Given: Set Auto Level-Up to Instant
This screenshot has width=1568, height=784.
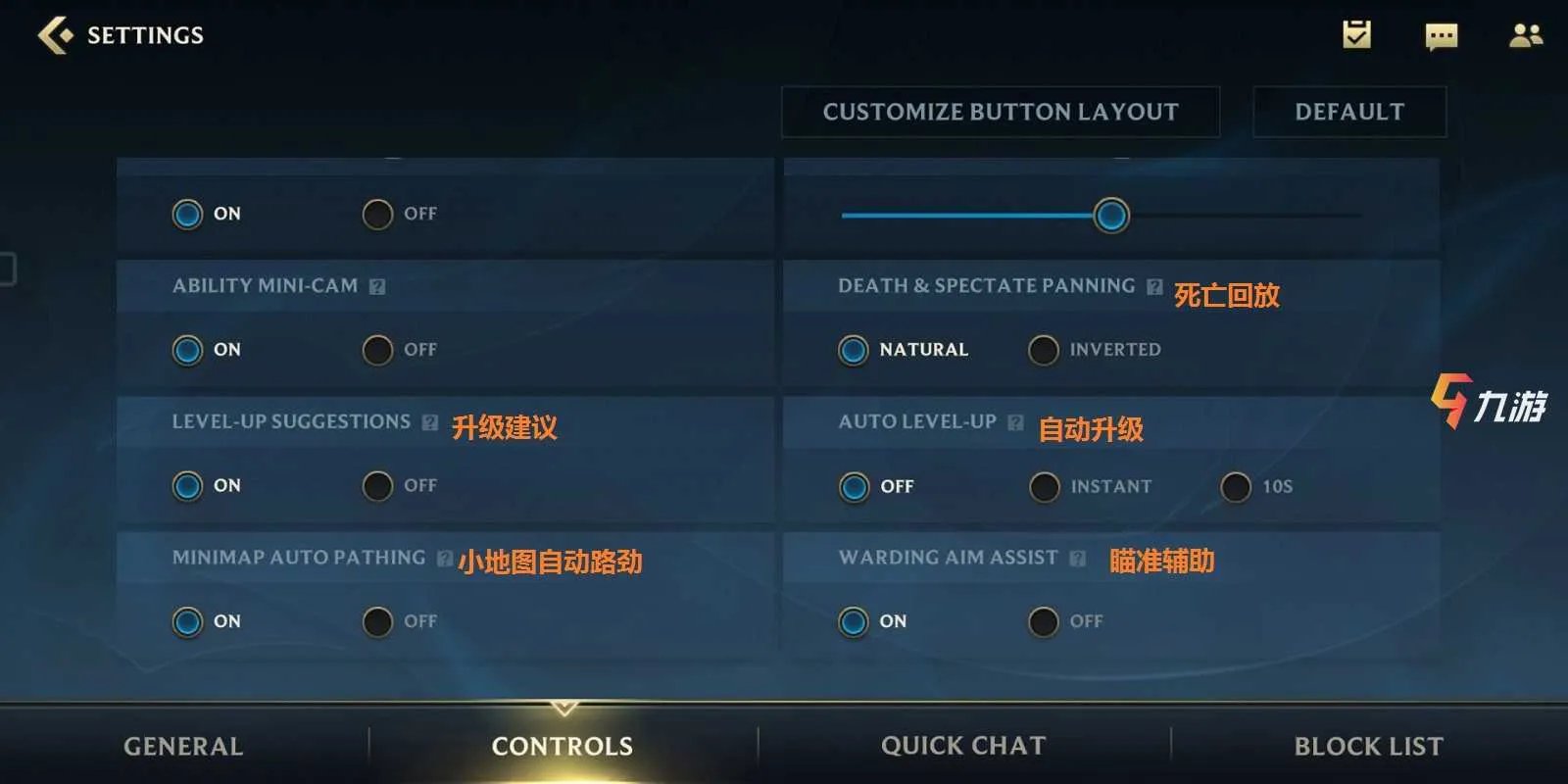Looking at the screenshot, I should 1044,486.
